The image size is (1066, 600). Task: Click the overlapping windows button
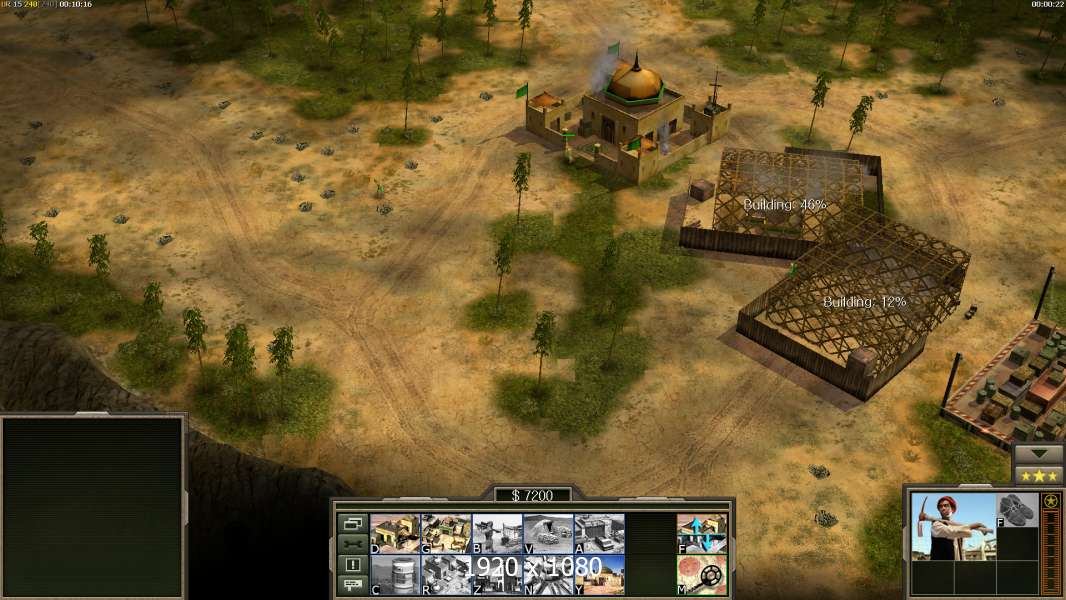click(352, 523)
